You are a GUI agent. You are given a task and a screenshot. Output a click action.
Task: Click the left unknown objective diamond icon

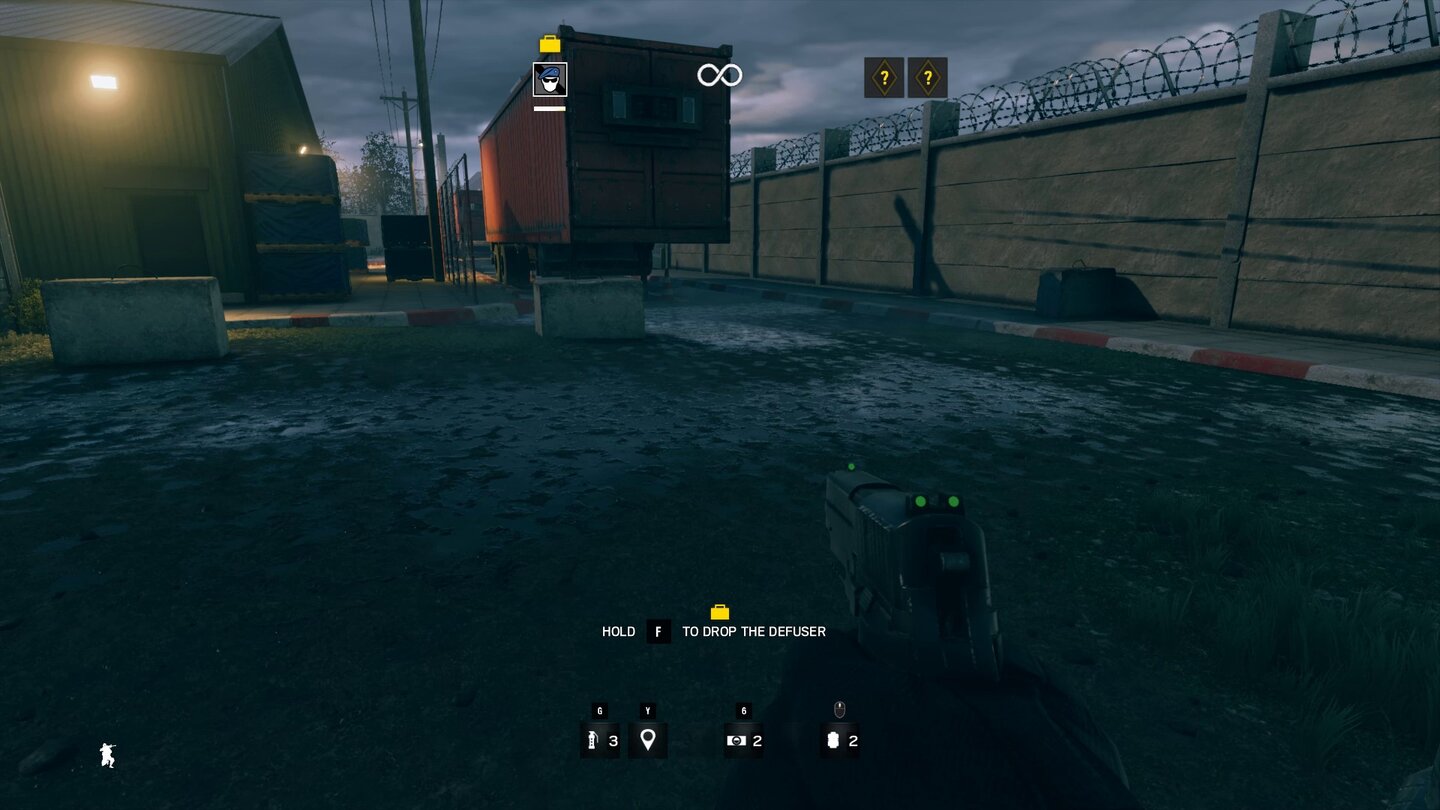click(x=884, y=76)
